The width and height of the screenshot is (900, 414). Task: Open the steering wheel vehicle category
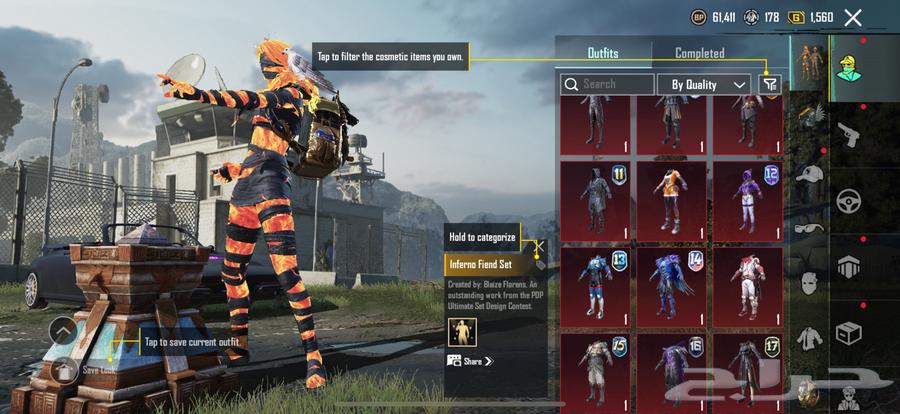click(850, 200)
